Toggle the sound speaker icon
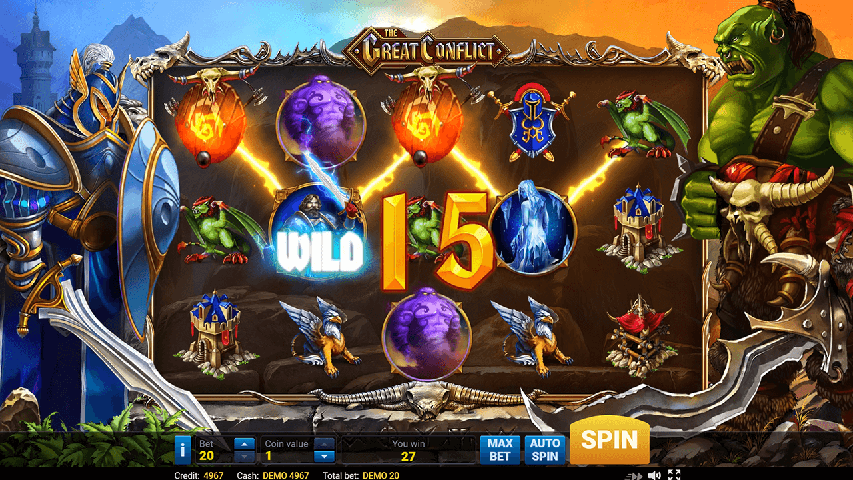853x480 pixels. 653,474
